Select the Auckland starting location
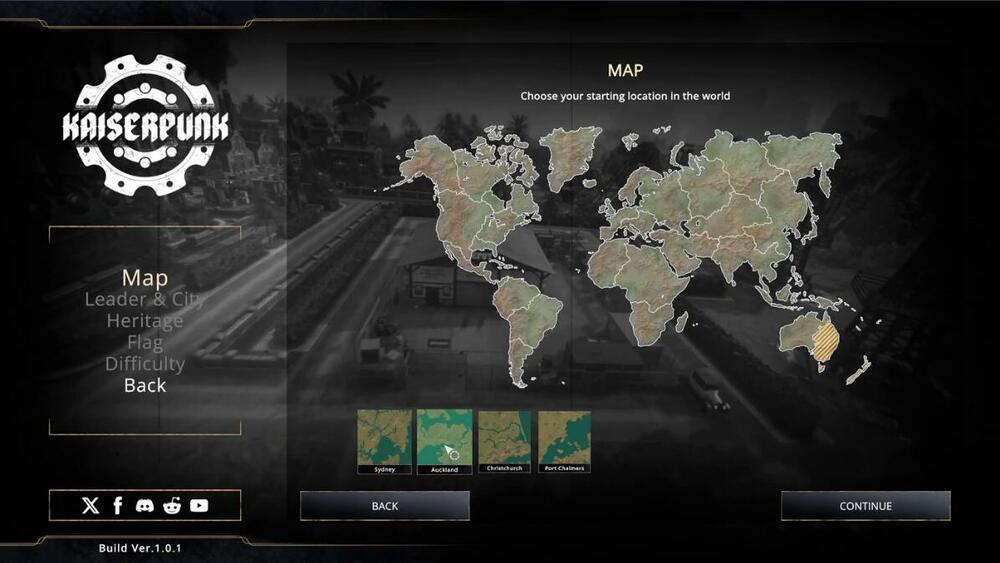Screen dimensions: 1000x563 point(444,438)
